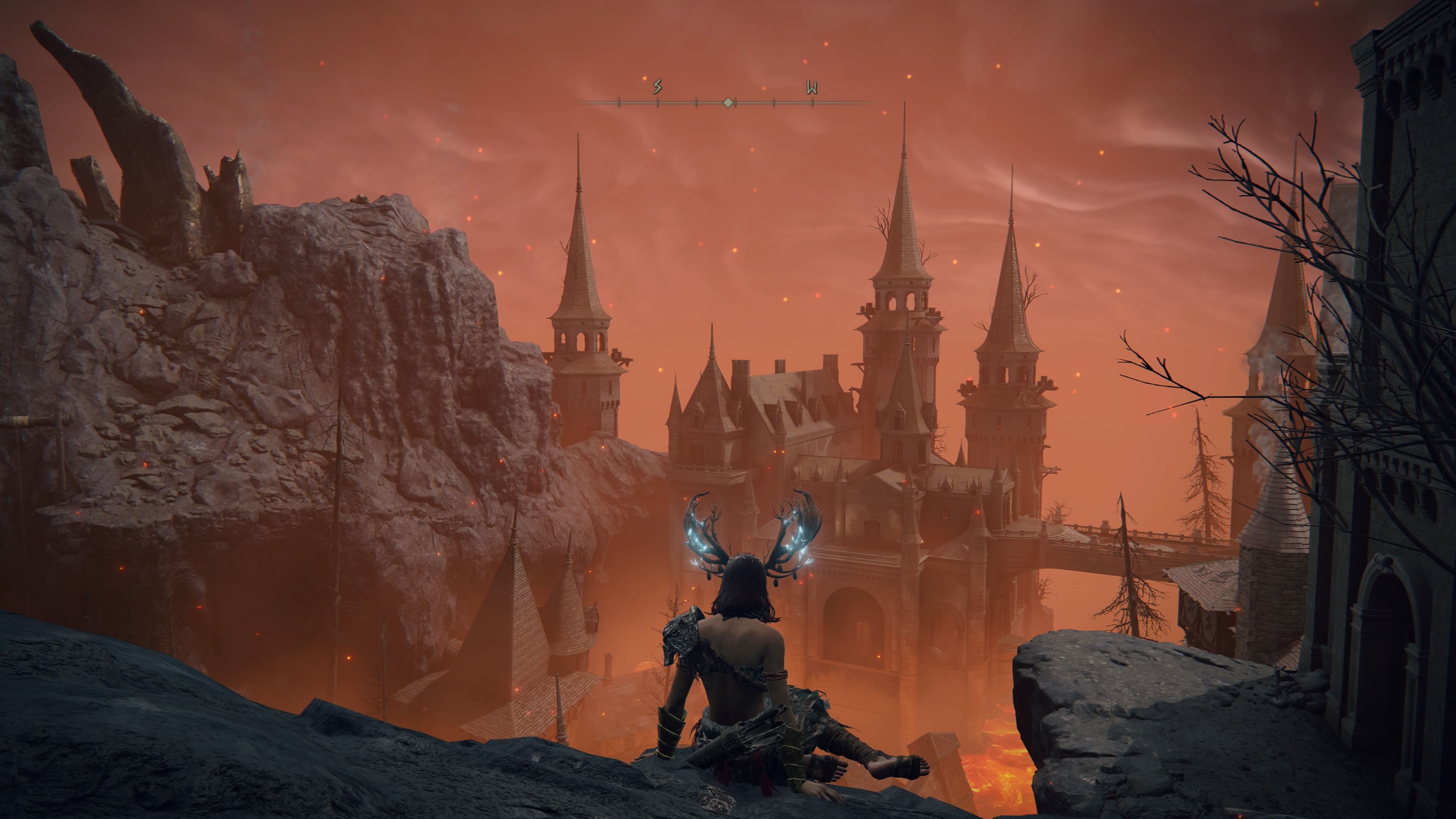The image size is (1456, 819).
Task: Select the South rune on the compass
Action: (x=657, y=87)
